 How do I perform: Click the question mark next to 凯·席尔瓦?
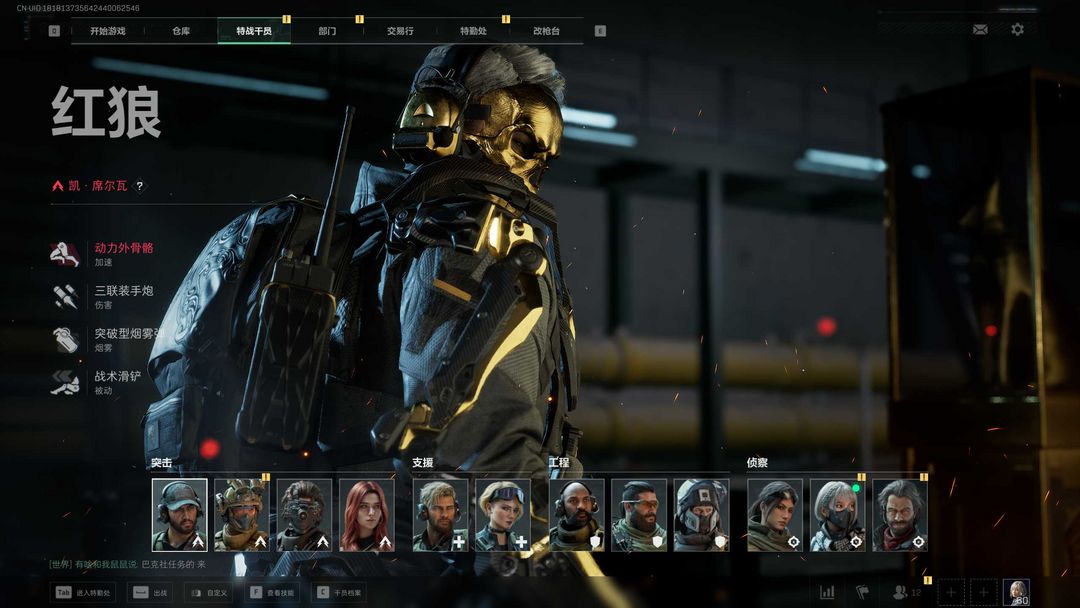tap(139, 186)
